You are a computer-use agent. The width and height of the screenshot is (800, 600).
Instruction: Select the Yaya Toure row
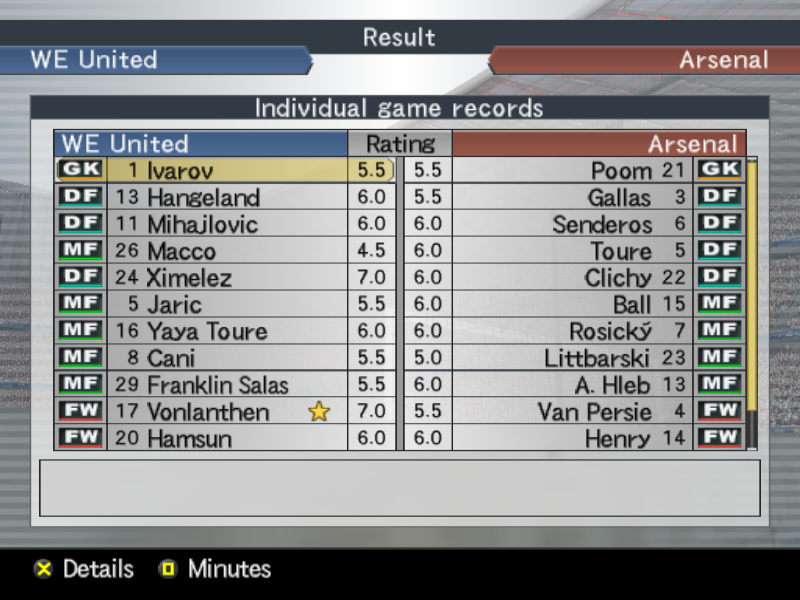(200, 331)
